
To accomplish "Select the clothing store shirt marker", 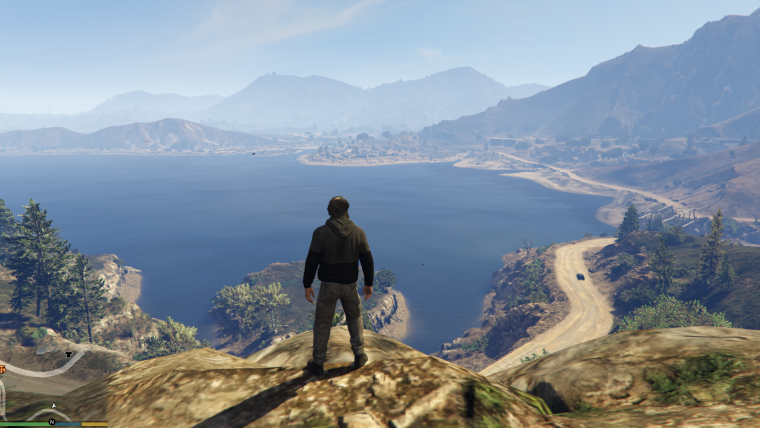I will coord(69,353).
